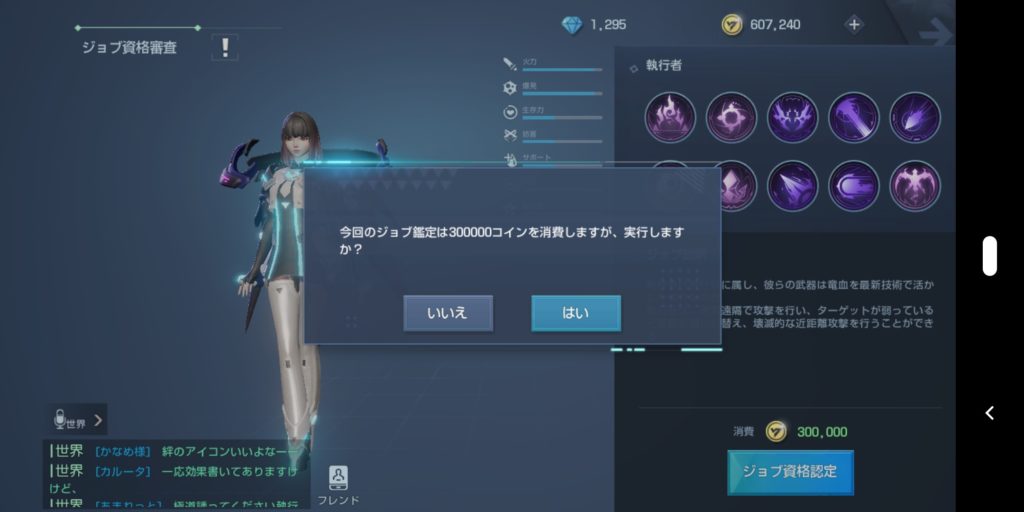Open the exclamation mark info icon
The image size is (1024, 512).
225,47
